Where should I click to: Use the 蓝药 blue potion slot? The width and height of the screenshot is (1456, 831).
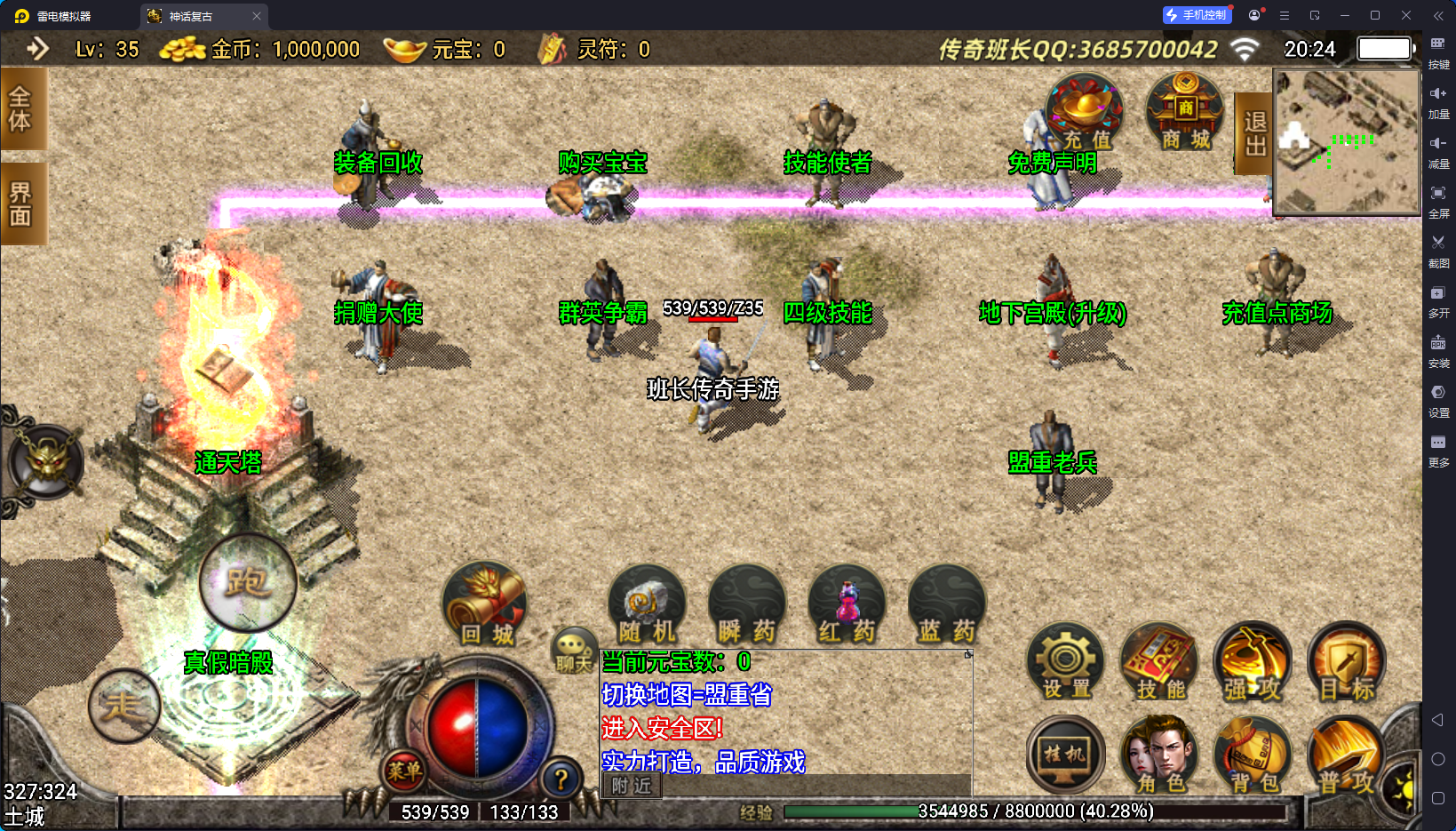click(x=946, y=606)
